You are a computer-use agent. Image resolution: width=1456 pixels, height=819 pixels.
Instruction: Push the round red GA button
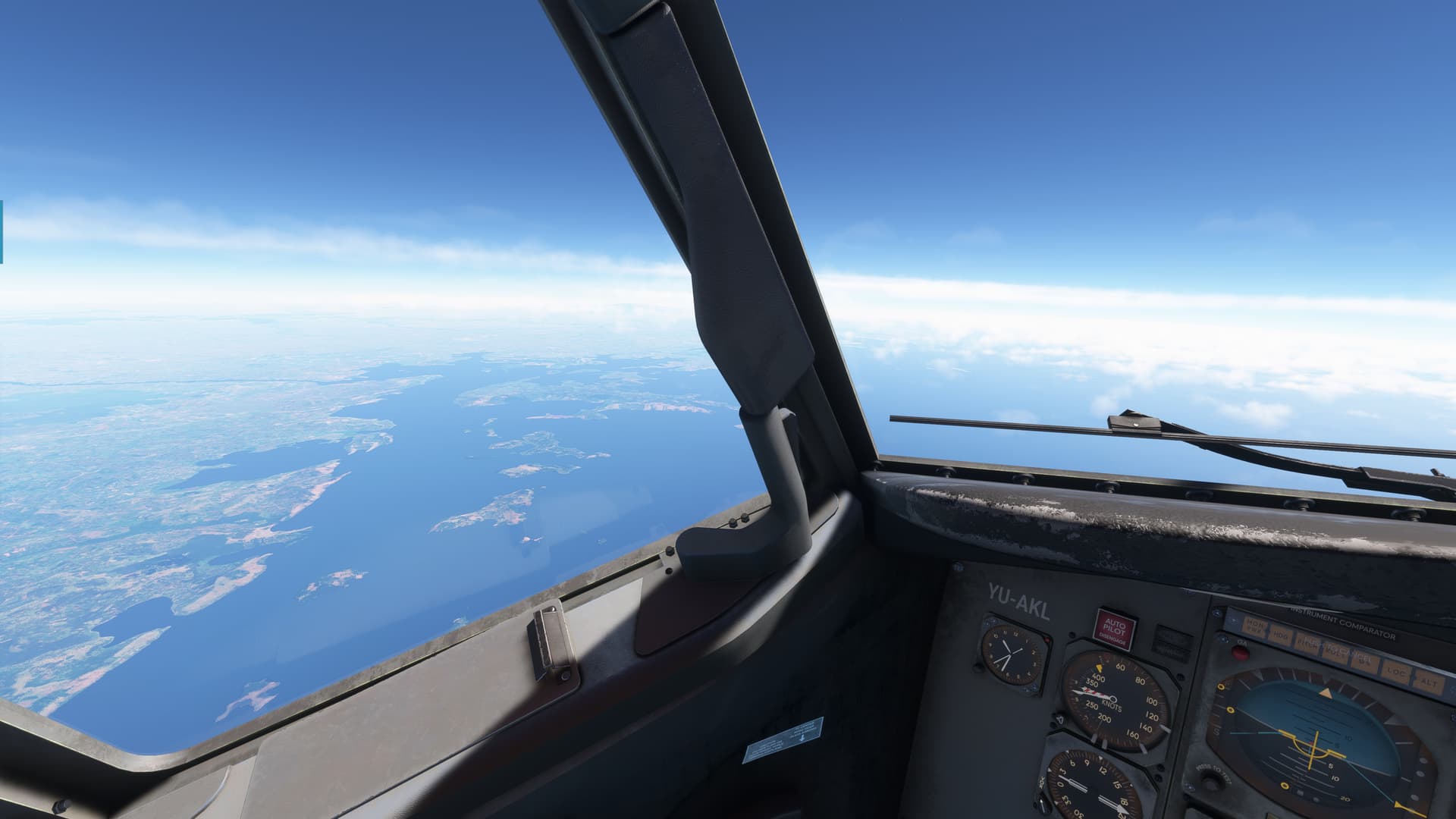point(1241,653)
